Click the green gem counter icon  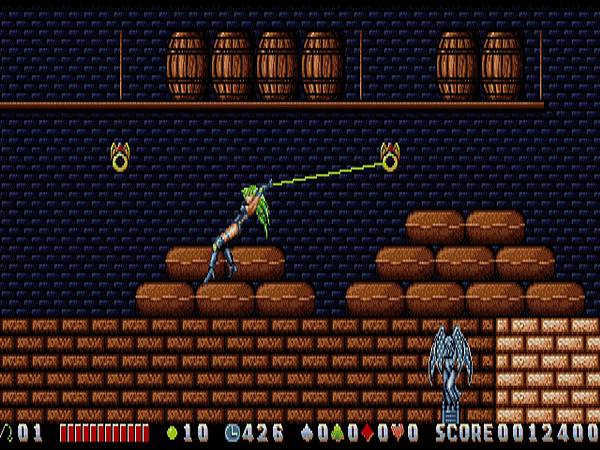(x=170, y=433)
